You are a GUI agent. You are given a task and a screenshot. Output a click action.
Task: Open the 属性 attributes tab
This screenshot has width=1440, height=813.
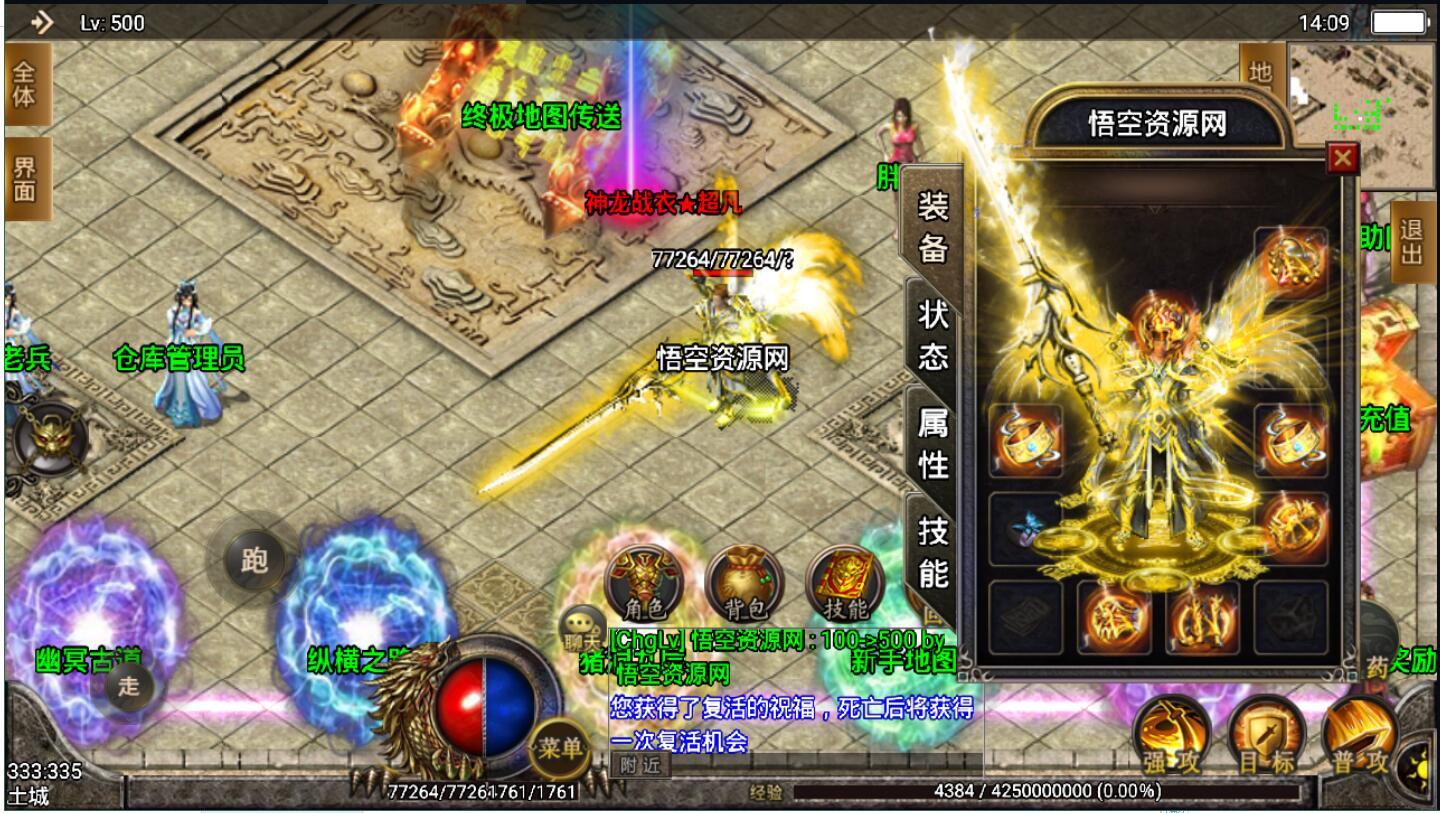tap(933, 443)
